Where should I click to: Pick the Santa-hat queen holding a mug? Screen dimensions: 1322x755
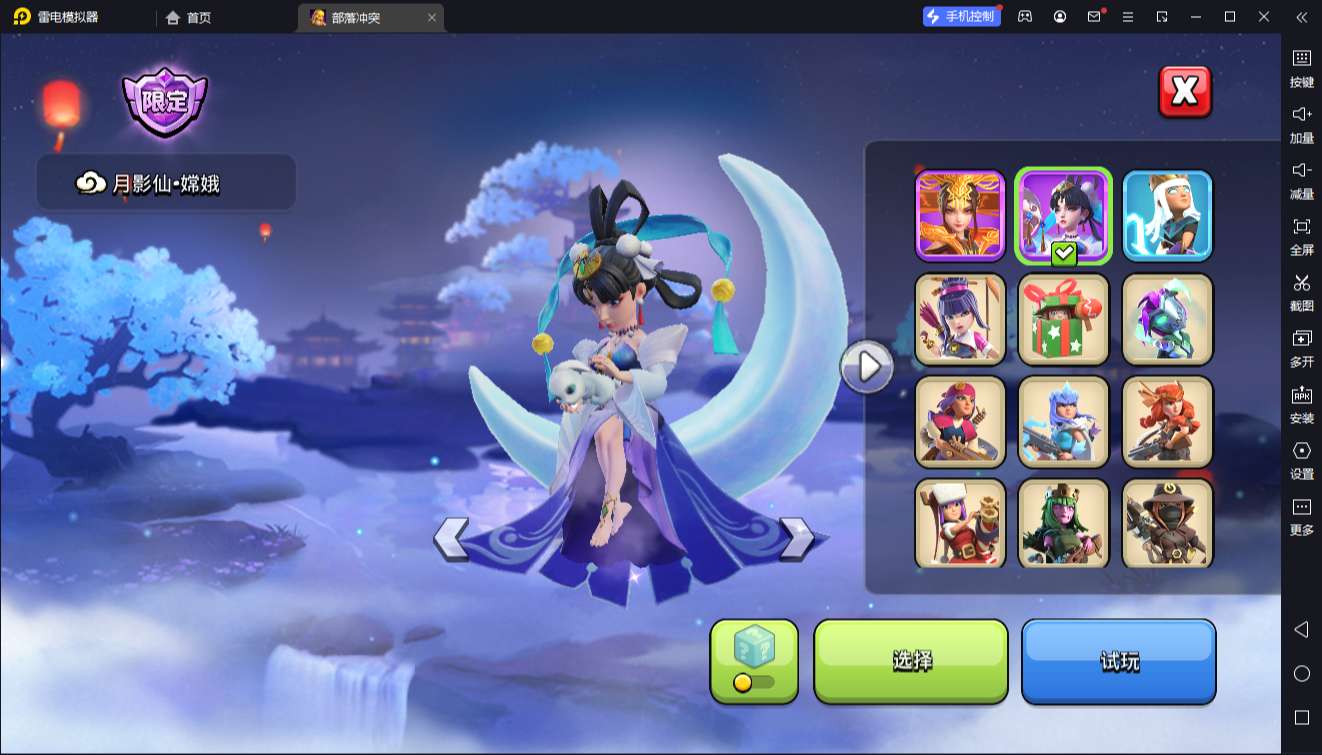[960, 524]
